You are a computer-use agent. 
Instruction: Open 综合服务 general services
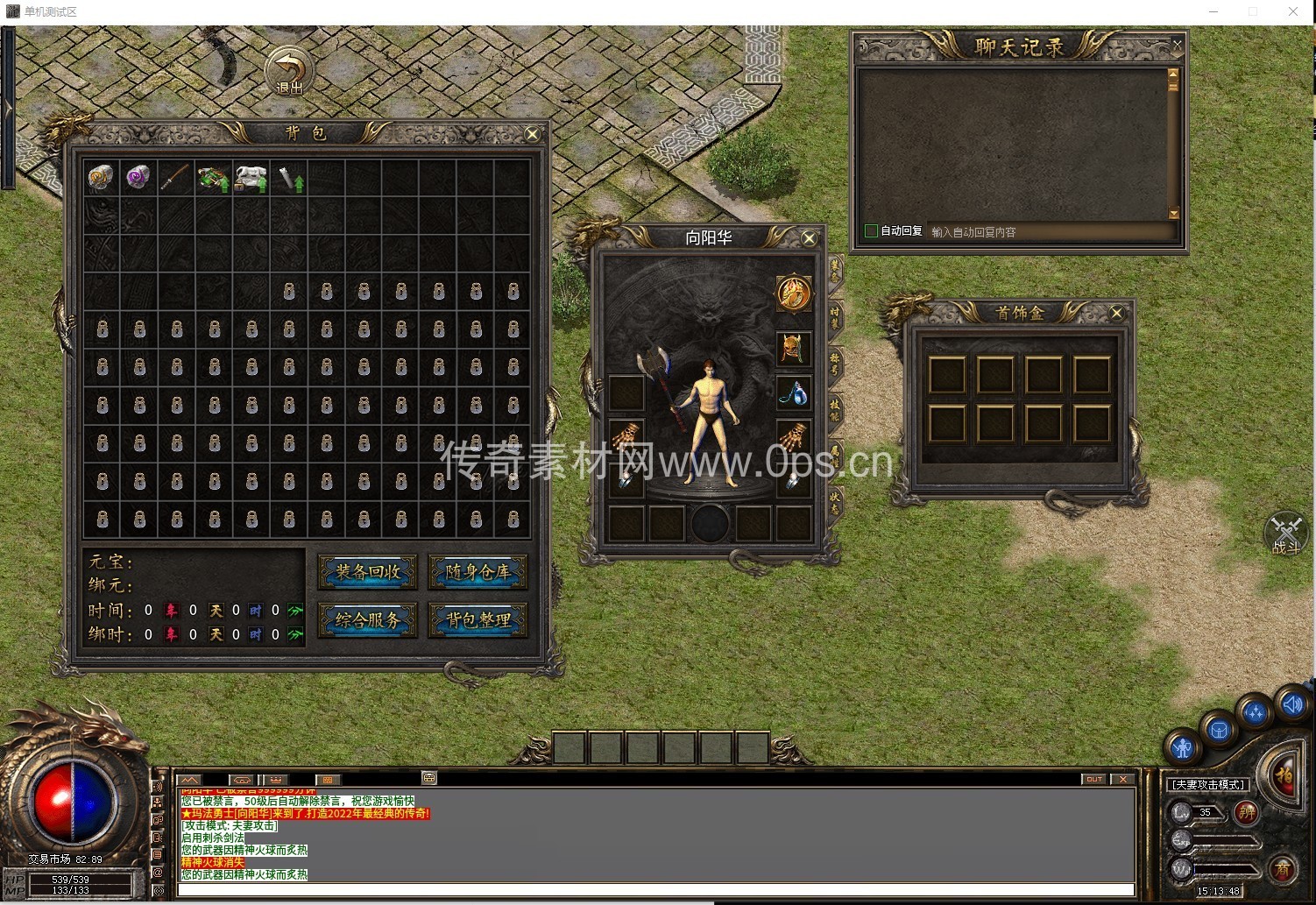click(368, 620)
